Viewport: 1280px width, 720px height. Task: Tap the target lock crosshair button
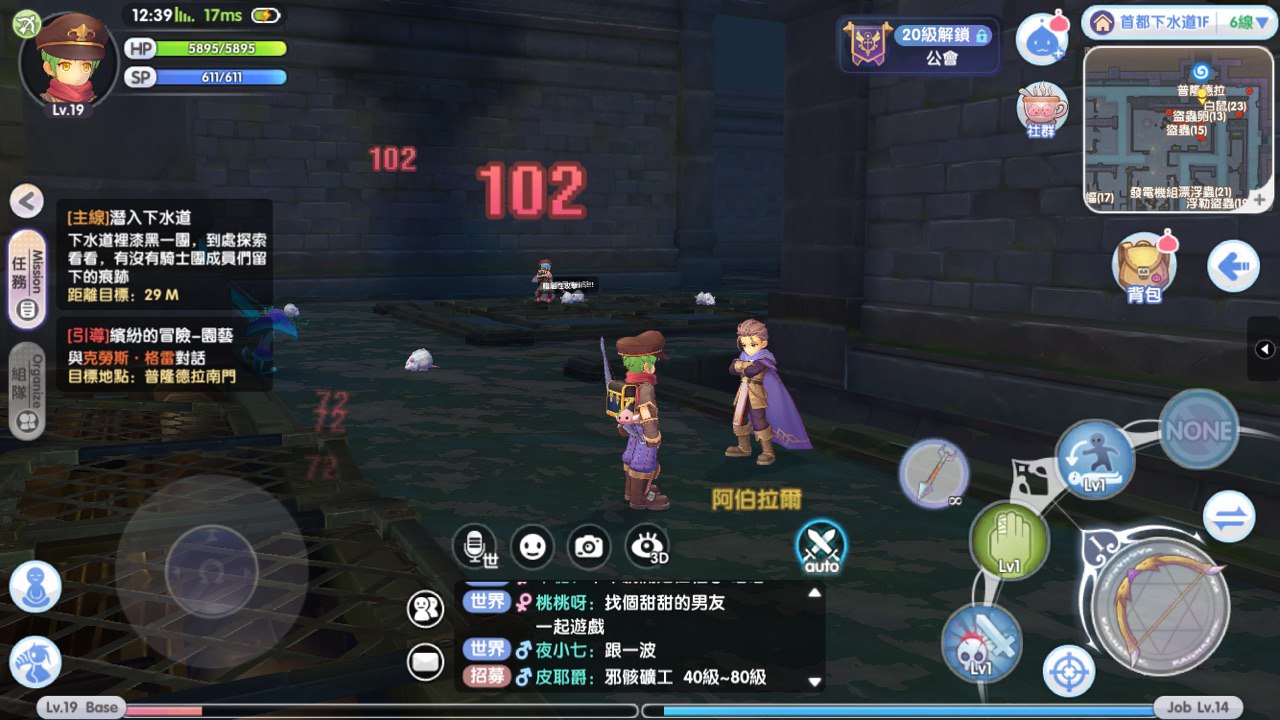(x=1068, y=670)
